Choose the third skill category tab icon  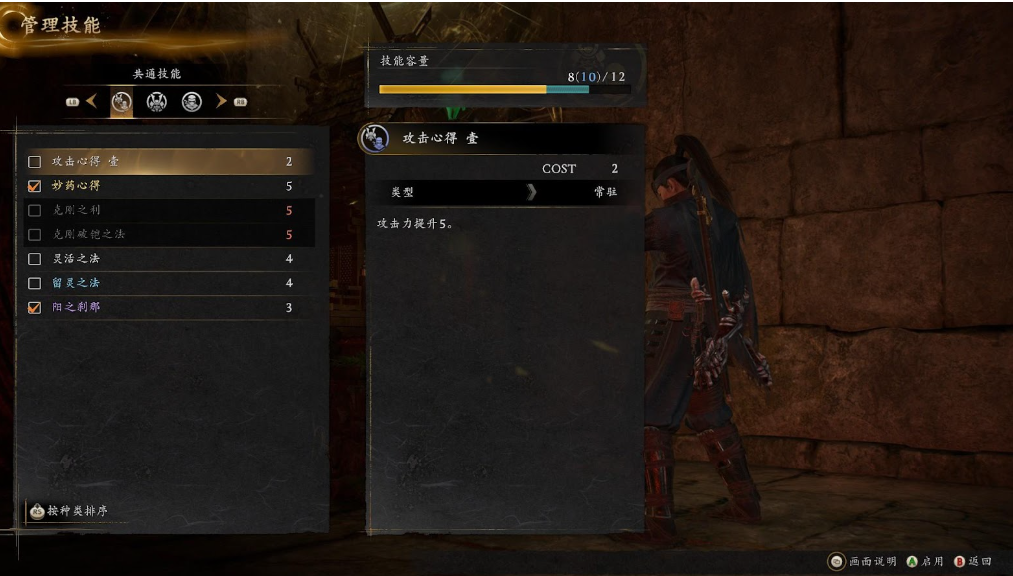click(192, 101)
